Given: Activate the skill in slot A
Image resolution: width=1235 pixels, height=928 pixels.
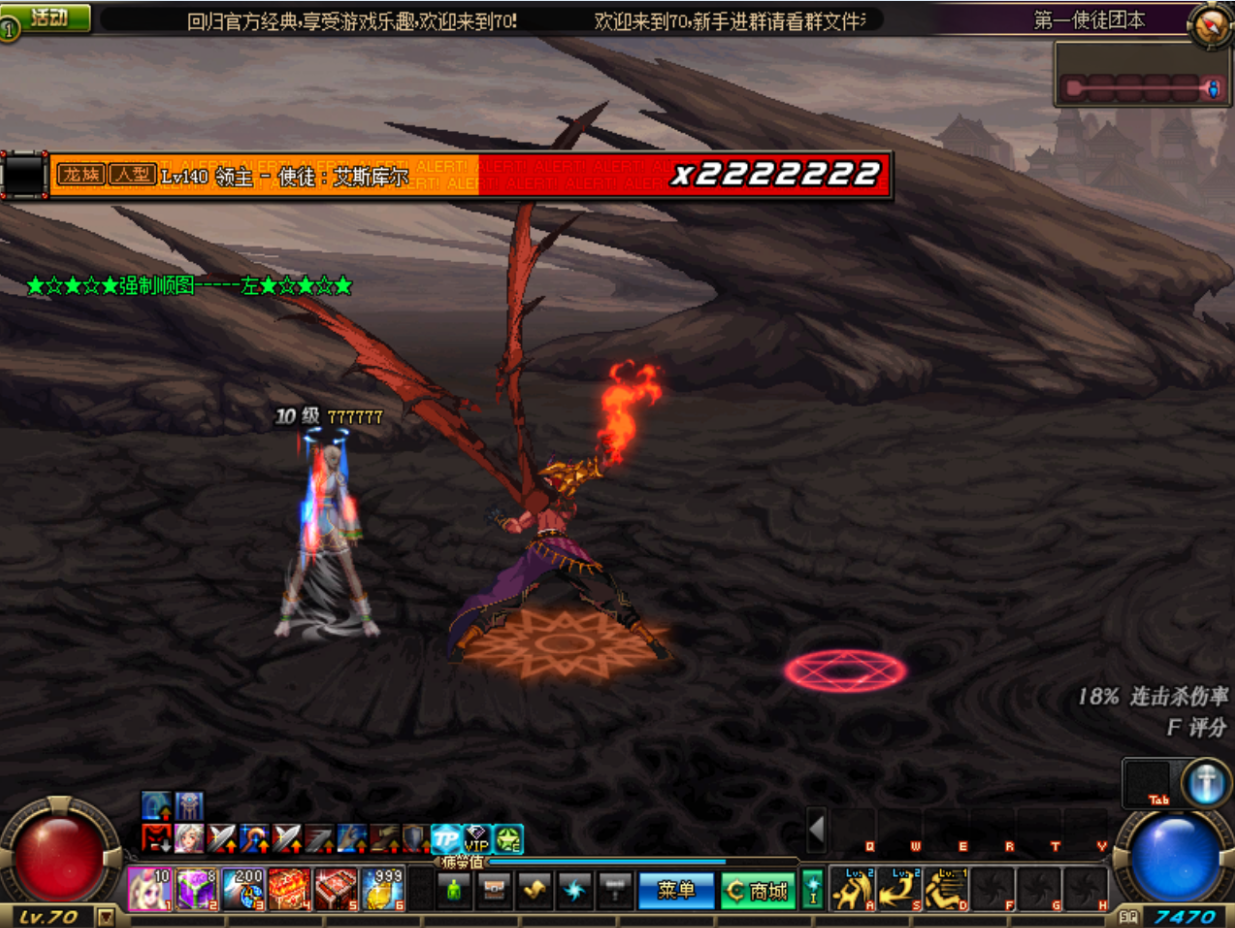Looking at the screenshot, I should click(851, 888).
